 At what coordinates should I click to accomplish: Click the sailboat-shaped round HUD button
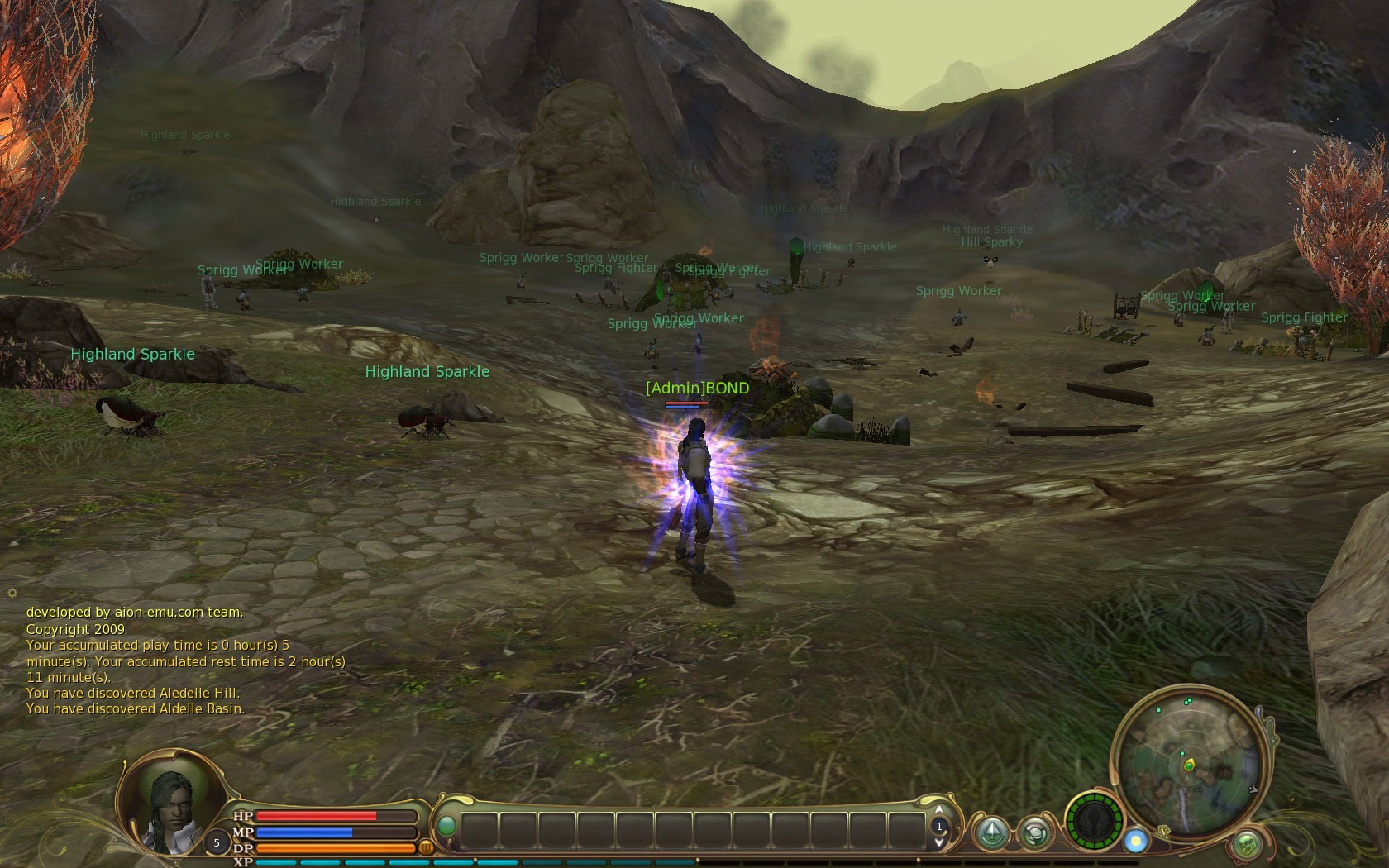click(x=991, y=832)
